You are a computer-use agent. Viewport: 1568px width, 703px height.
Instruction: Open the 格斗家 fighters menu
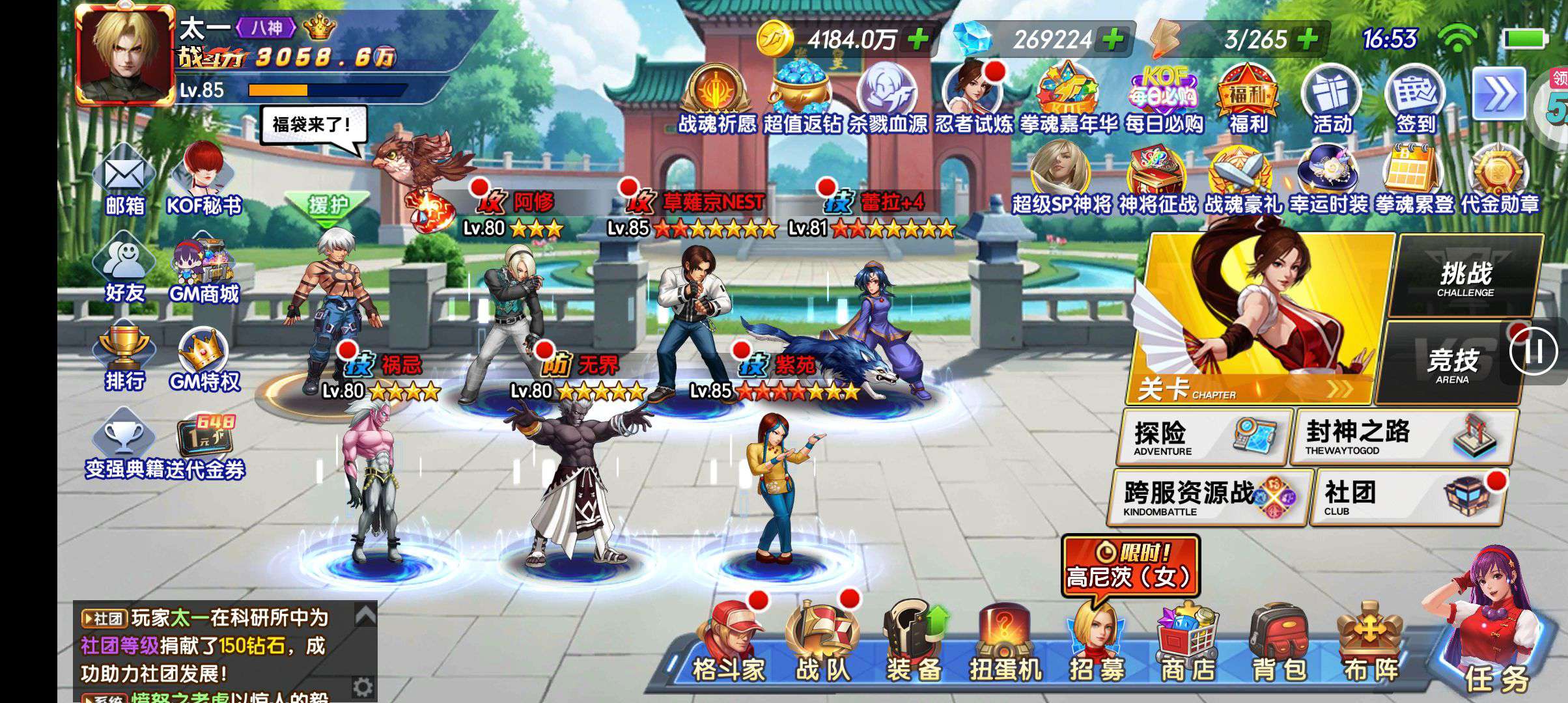pyautogui.click(x=728, y=644)
